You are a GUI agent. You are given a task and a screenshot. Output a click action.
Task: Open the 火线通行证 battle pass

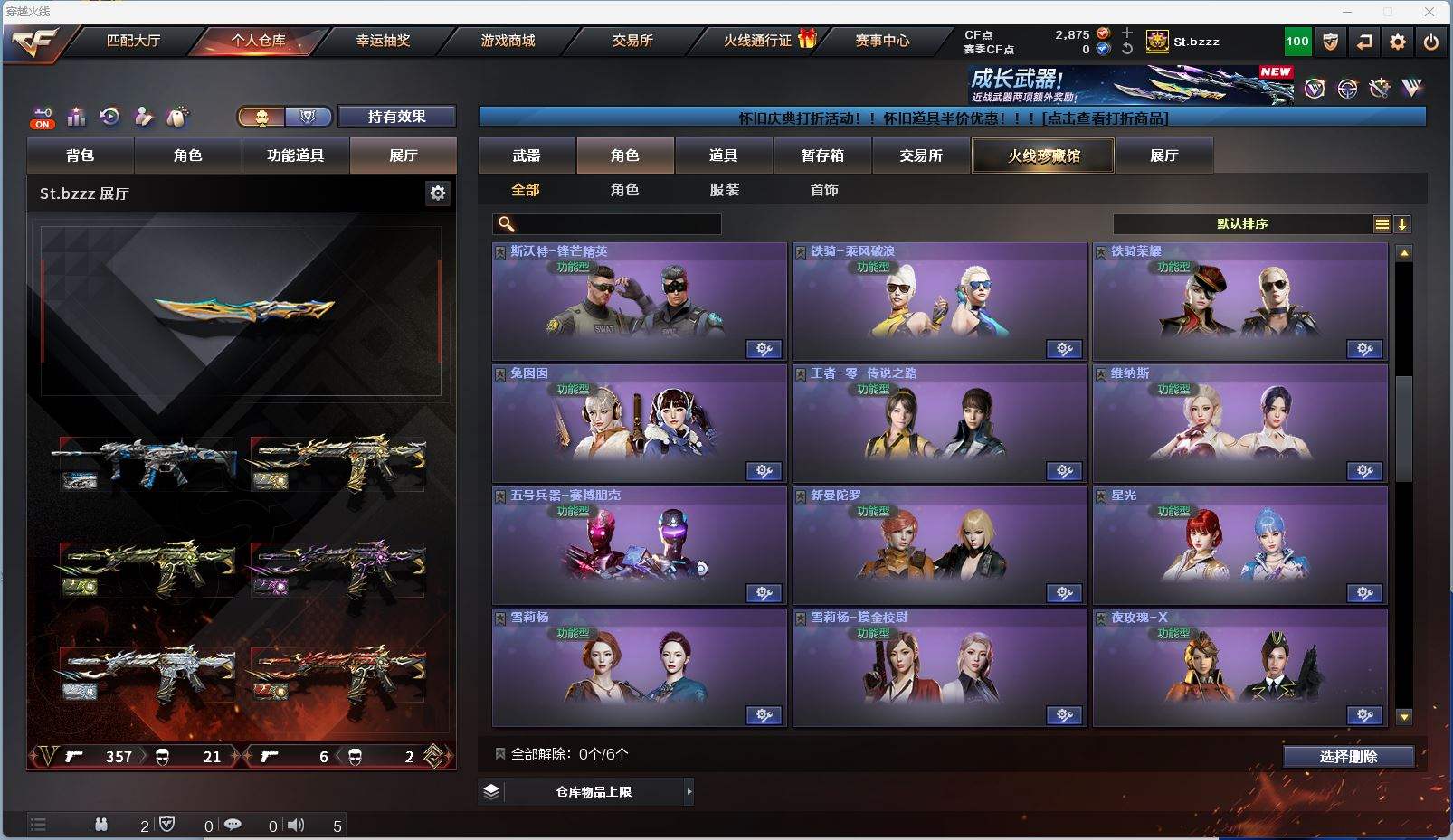click(758, 41)
